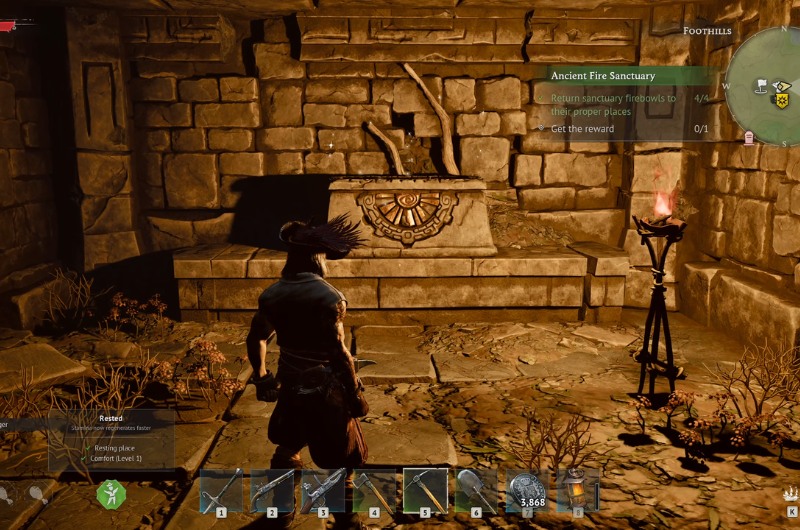Pick the highlighted pickaxe in slot 5
This screenshot has width=800, height=530.
(425, 491)
